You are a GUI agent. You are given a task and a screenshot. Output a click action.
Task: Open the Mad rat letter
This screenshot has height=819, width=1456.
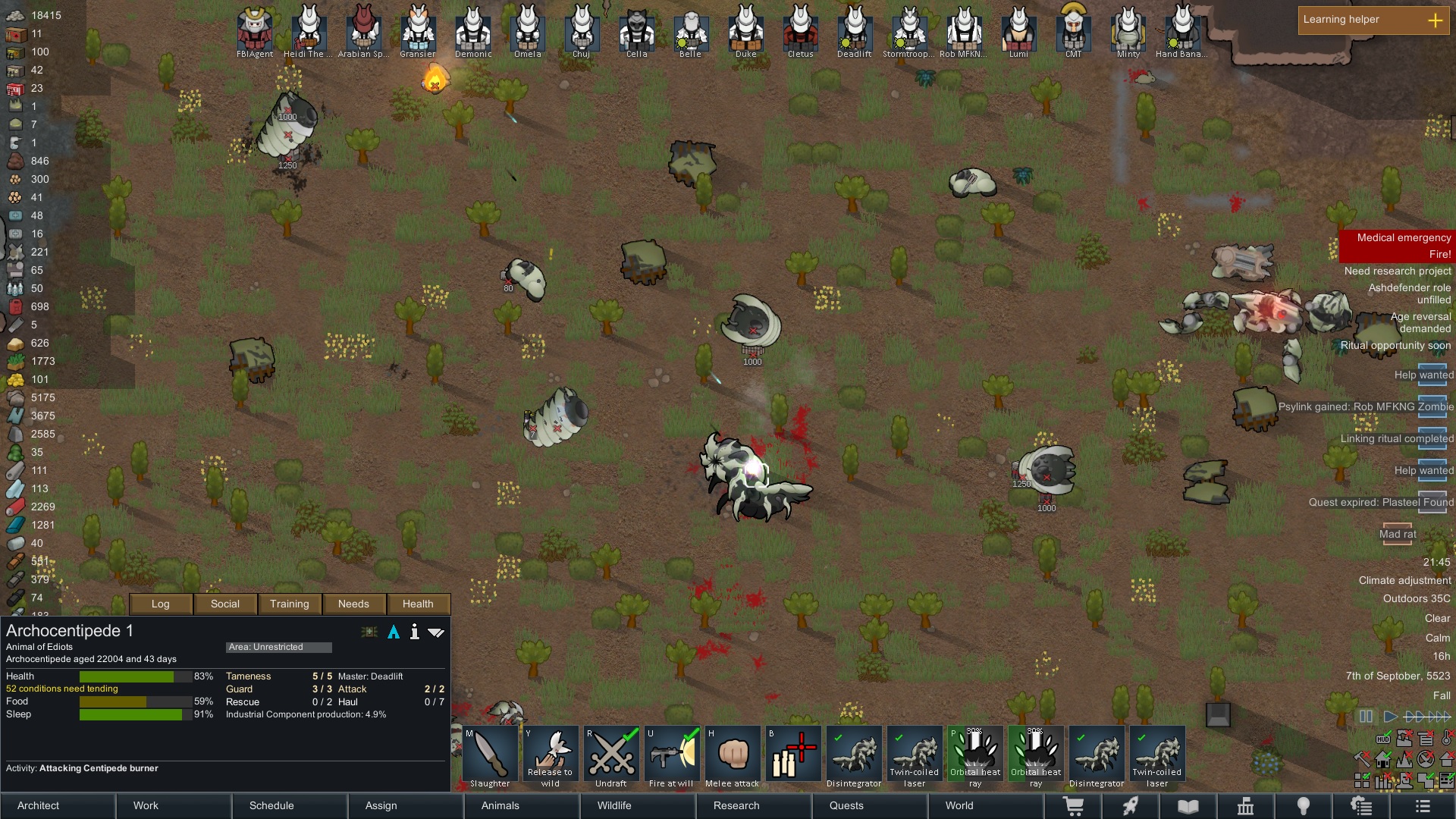pyautogui.click(x=1397, y=534)
